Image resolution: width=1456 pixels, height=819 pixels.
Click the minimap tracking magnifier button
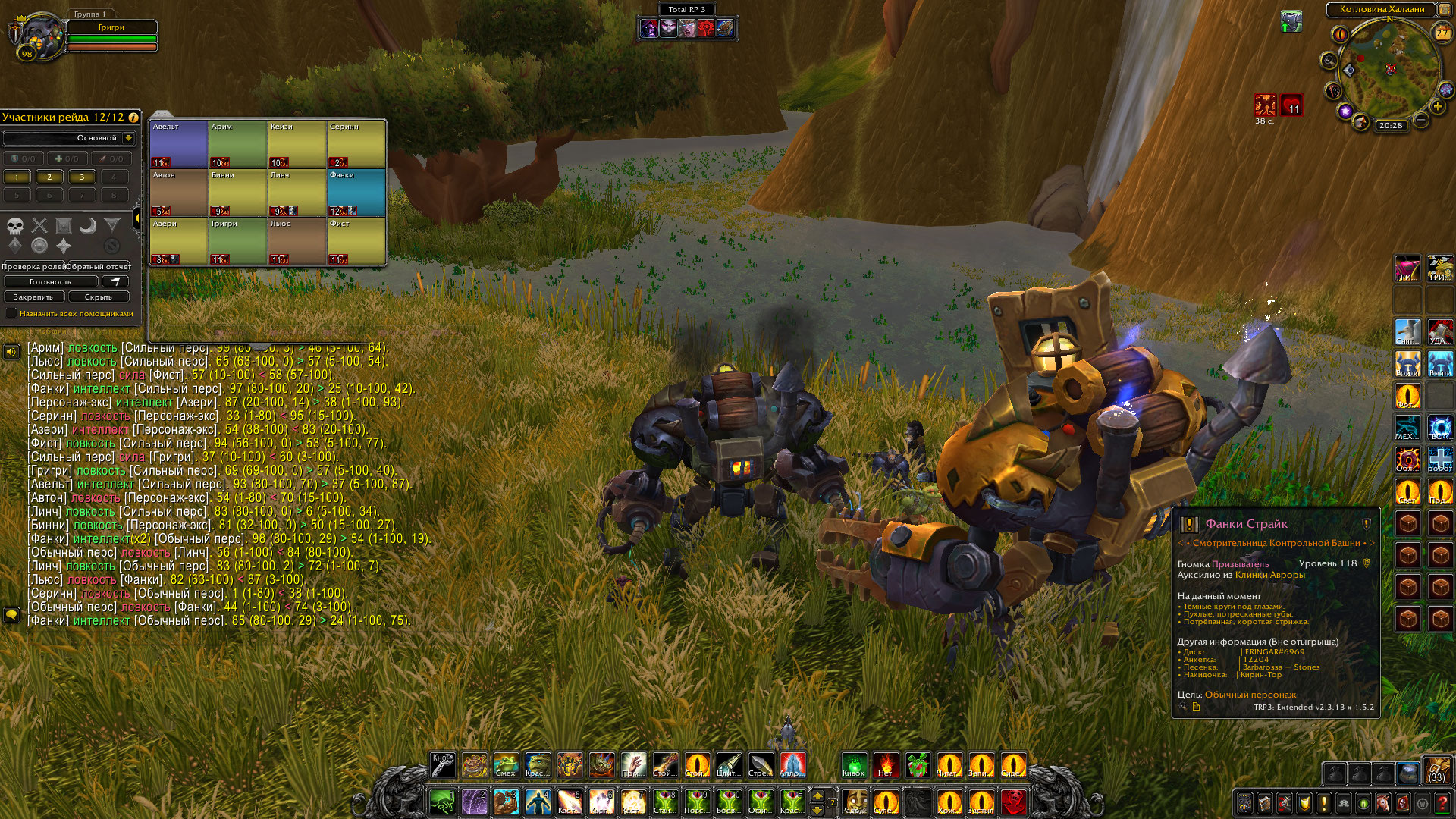pos(1329,60)
